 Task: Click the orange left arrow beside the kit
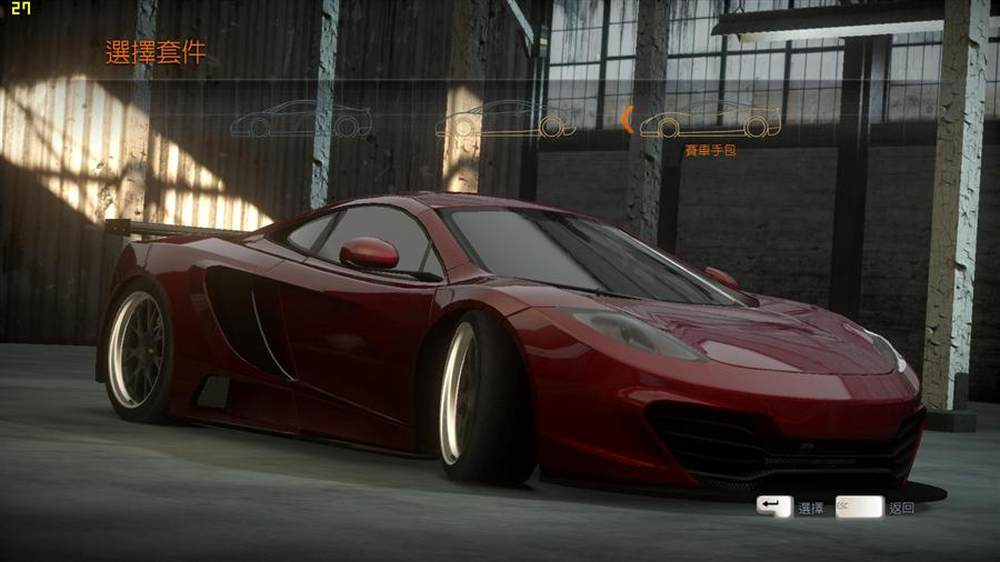(x=626, y=120)
